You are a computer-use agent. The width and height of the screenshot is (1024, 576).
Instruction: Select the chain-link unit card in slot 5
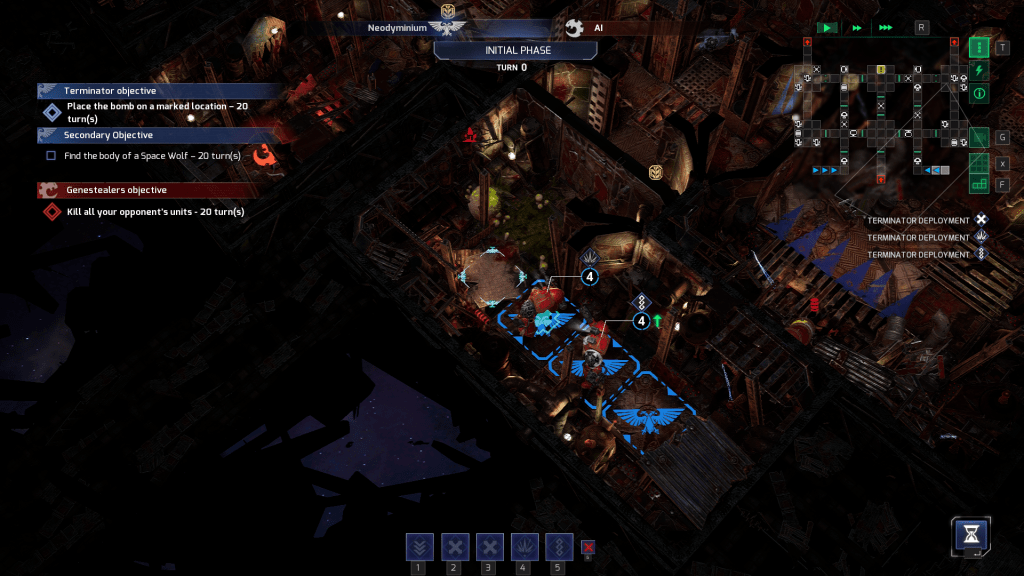pyautogui.click(x=559, y=547)
